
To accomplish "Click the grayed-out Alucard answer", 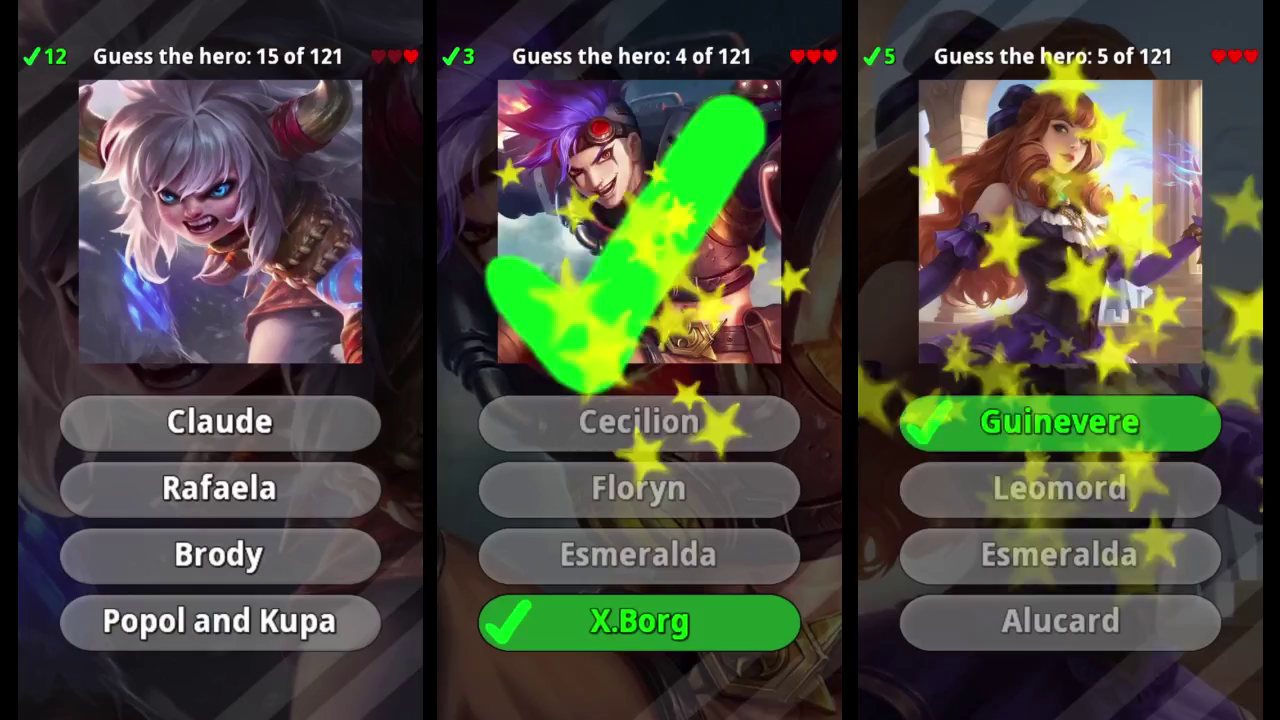I will pyautogui.click(x=1060, y=621).
